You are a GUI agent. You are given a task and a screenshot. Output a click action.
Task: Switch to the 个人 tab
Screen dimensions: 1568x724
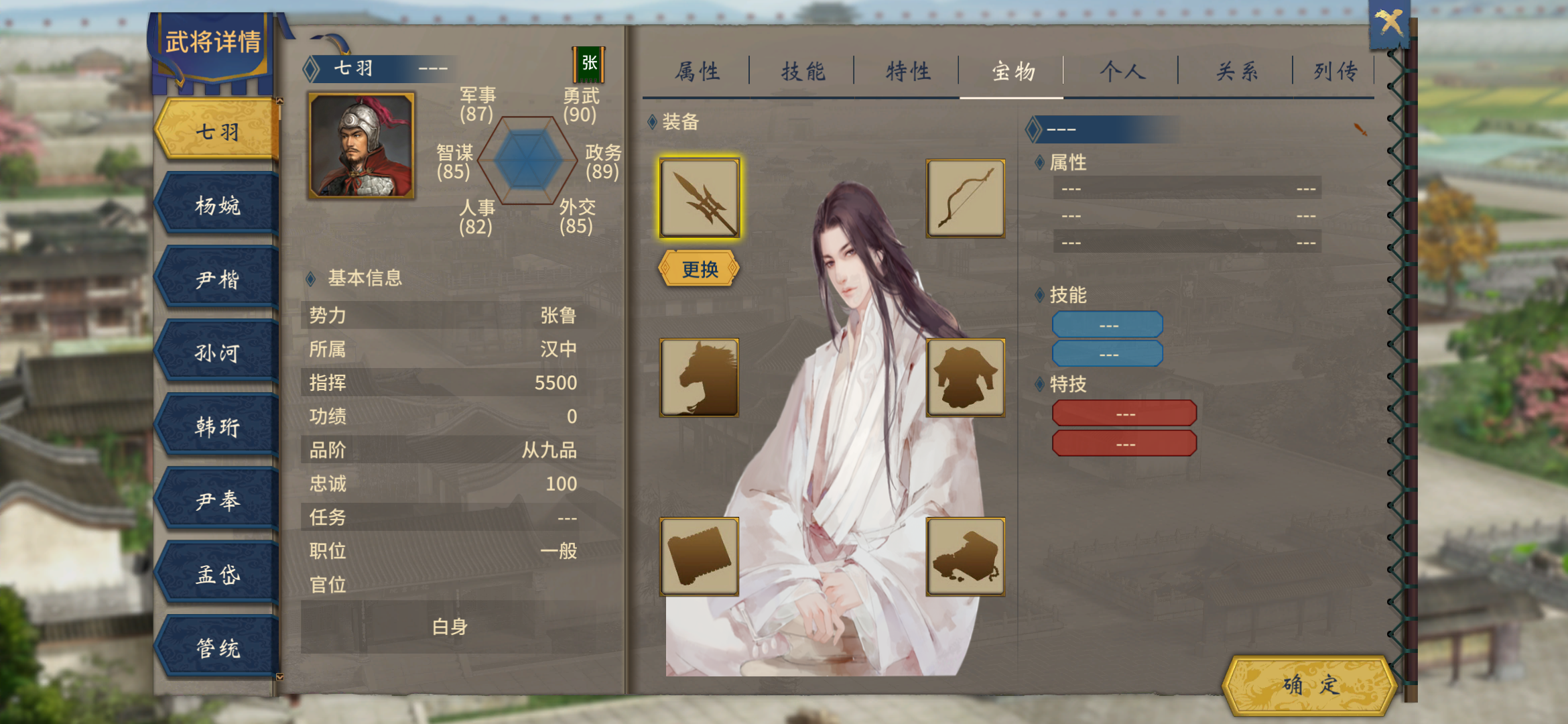pos(1122,70)
